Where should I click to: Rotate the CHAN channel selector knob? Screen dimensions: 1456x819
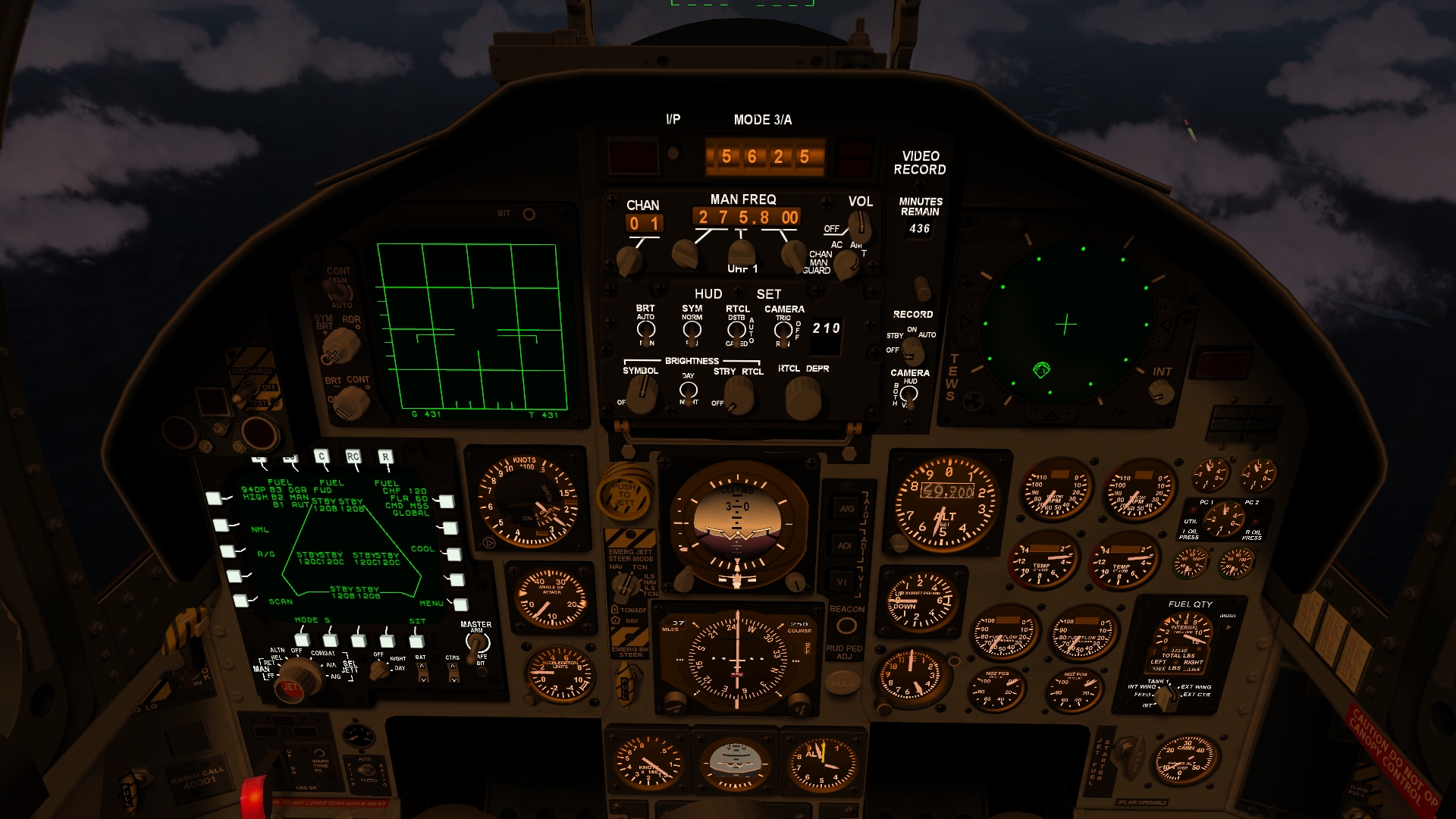[x=629, y=259]
